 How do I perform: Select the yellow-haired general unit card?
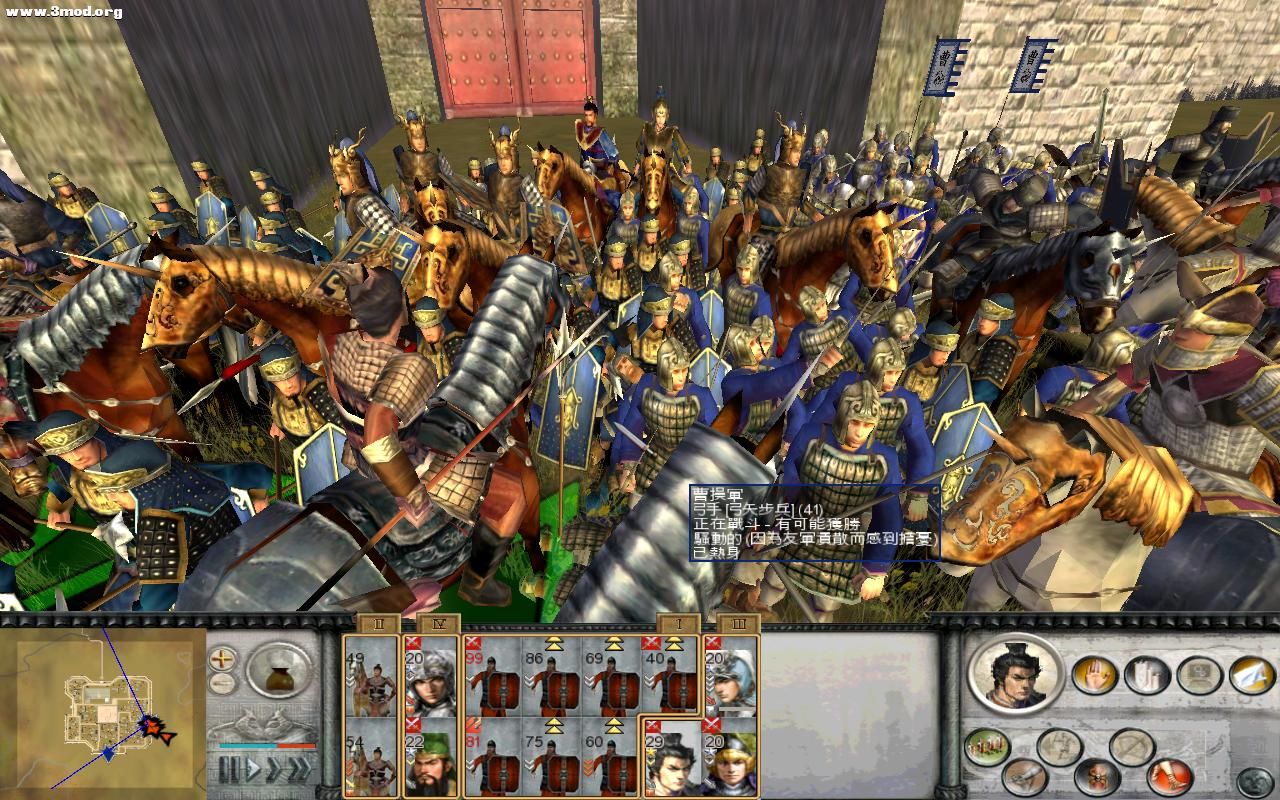730,755
